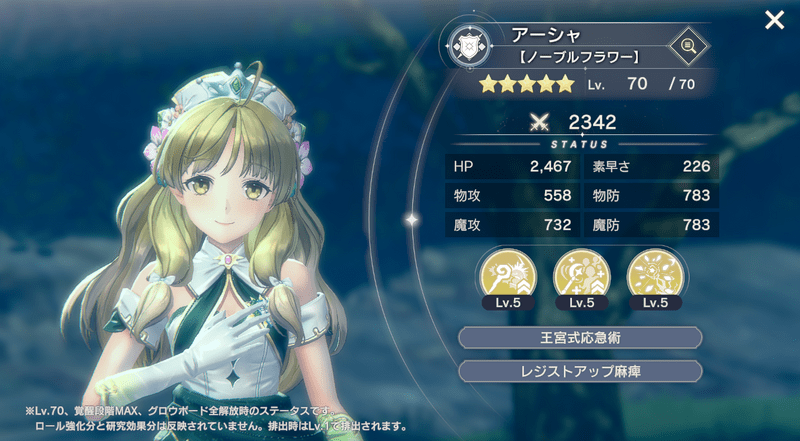Show the 王宮式応急術 passive details
The image size is (800, 441).
coord(580,337)
